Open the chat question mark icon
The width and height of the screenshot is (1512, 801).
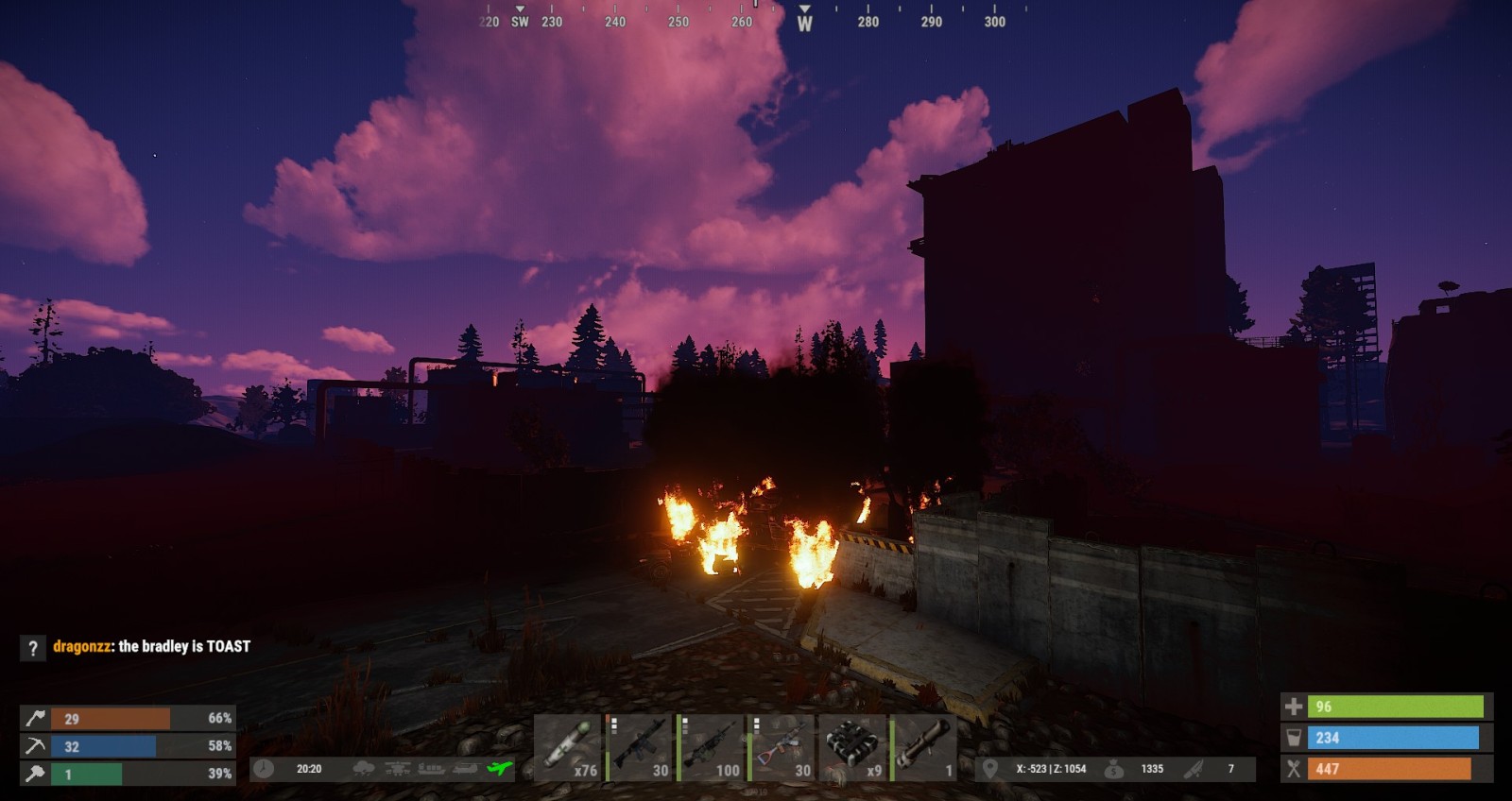[33, 648]
